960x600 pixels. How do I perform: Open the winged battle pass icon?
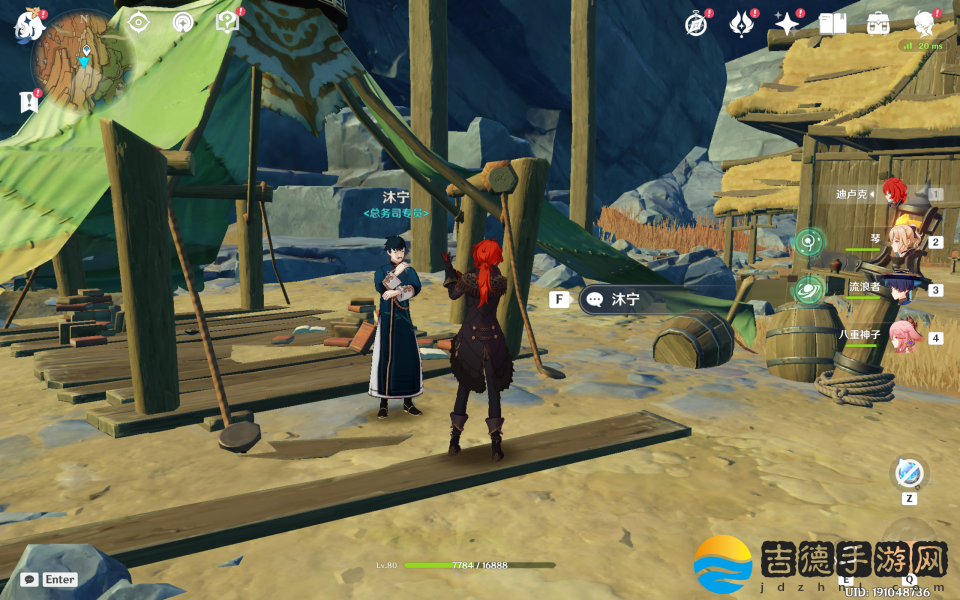pyautogui.click(x=741, y=24)
